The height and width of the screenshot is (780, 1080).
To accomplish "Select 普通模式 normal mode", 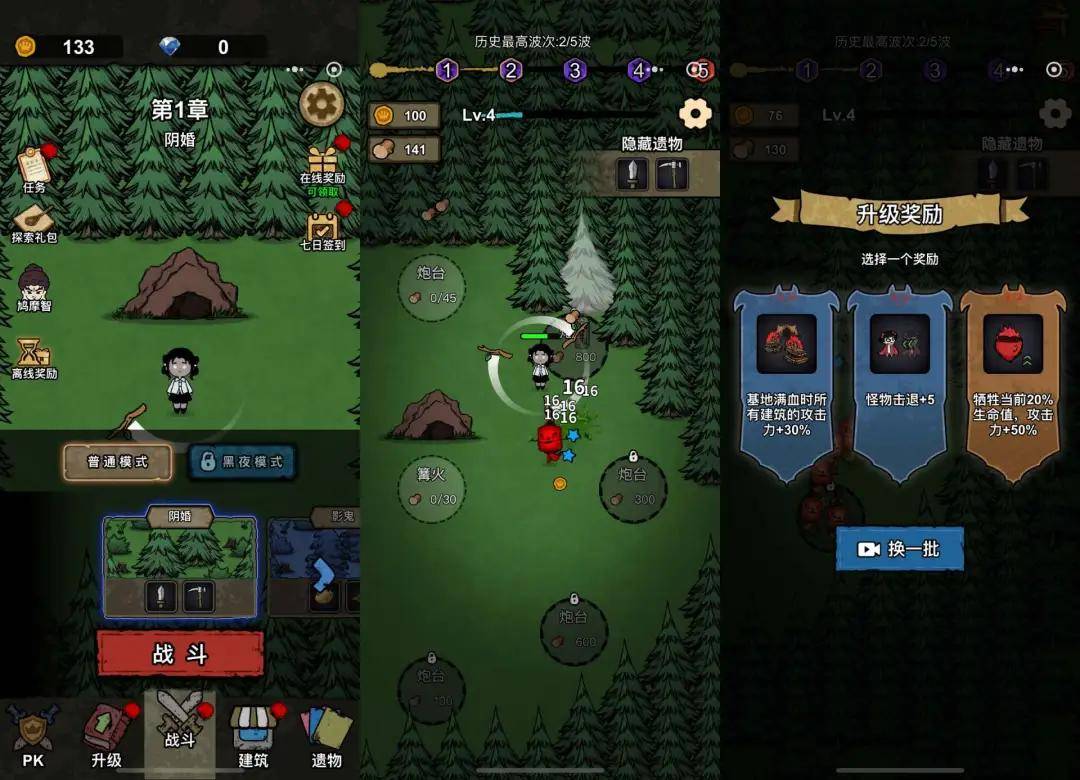I will click(x=118, y=462).
